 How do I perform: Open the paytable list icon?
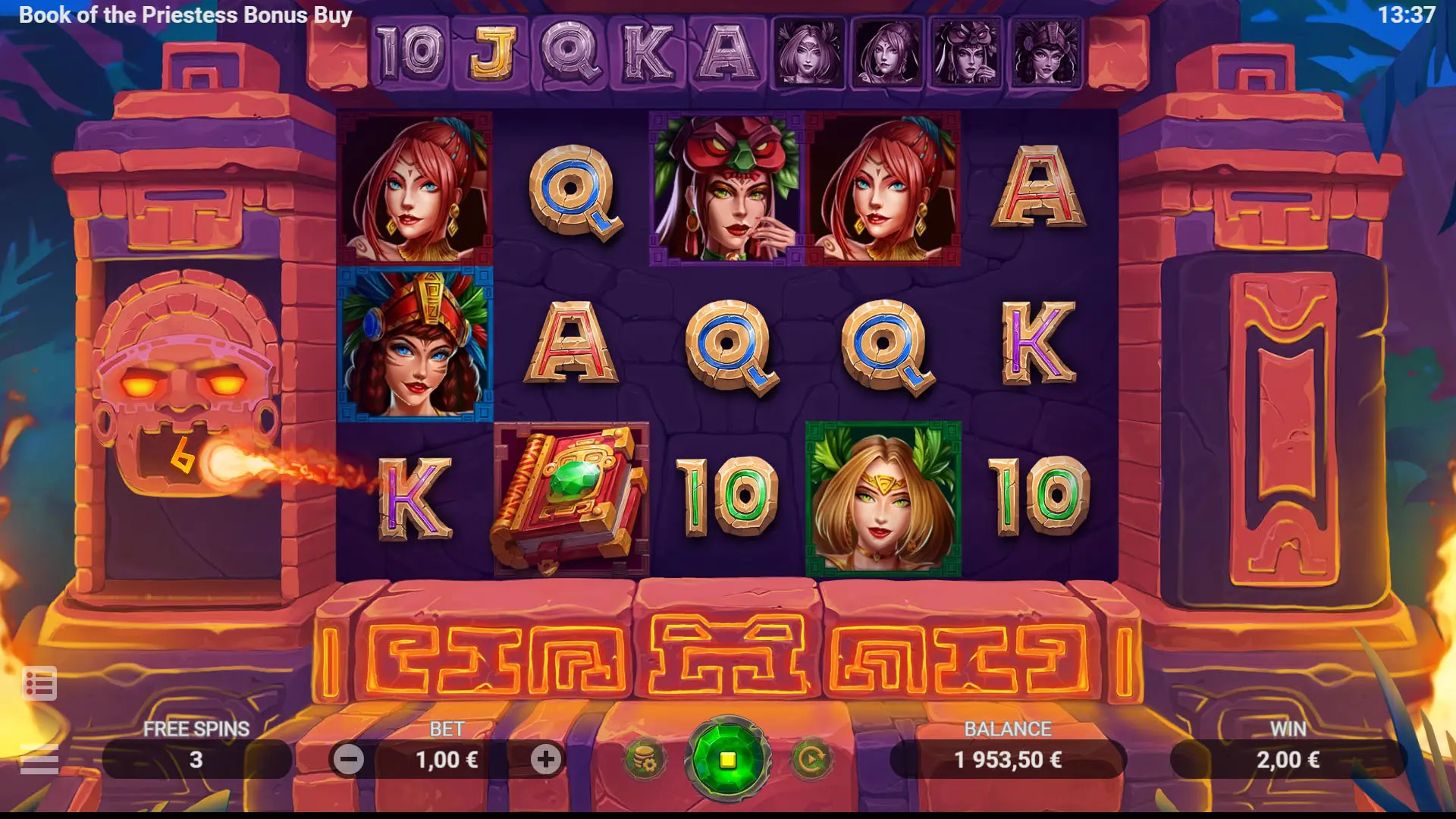[39, 684]
